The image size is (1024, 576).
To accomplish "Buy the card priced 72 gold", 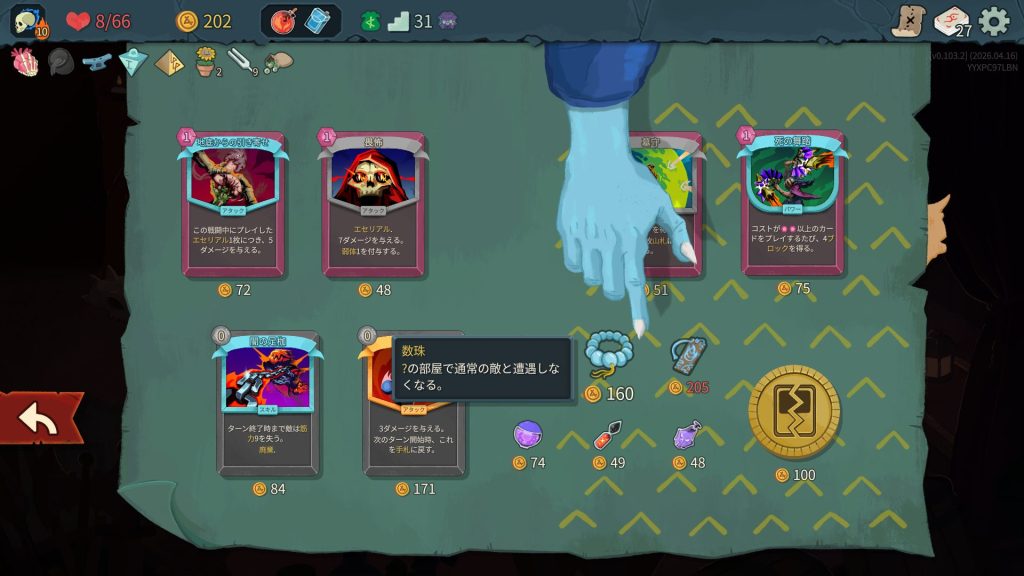I will click(233, 204).
